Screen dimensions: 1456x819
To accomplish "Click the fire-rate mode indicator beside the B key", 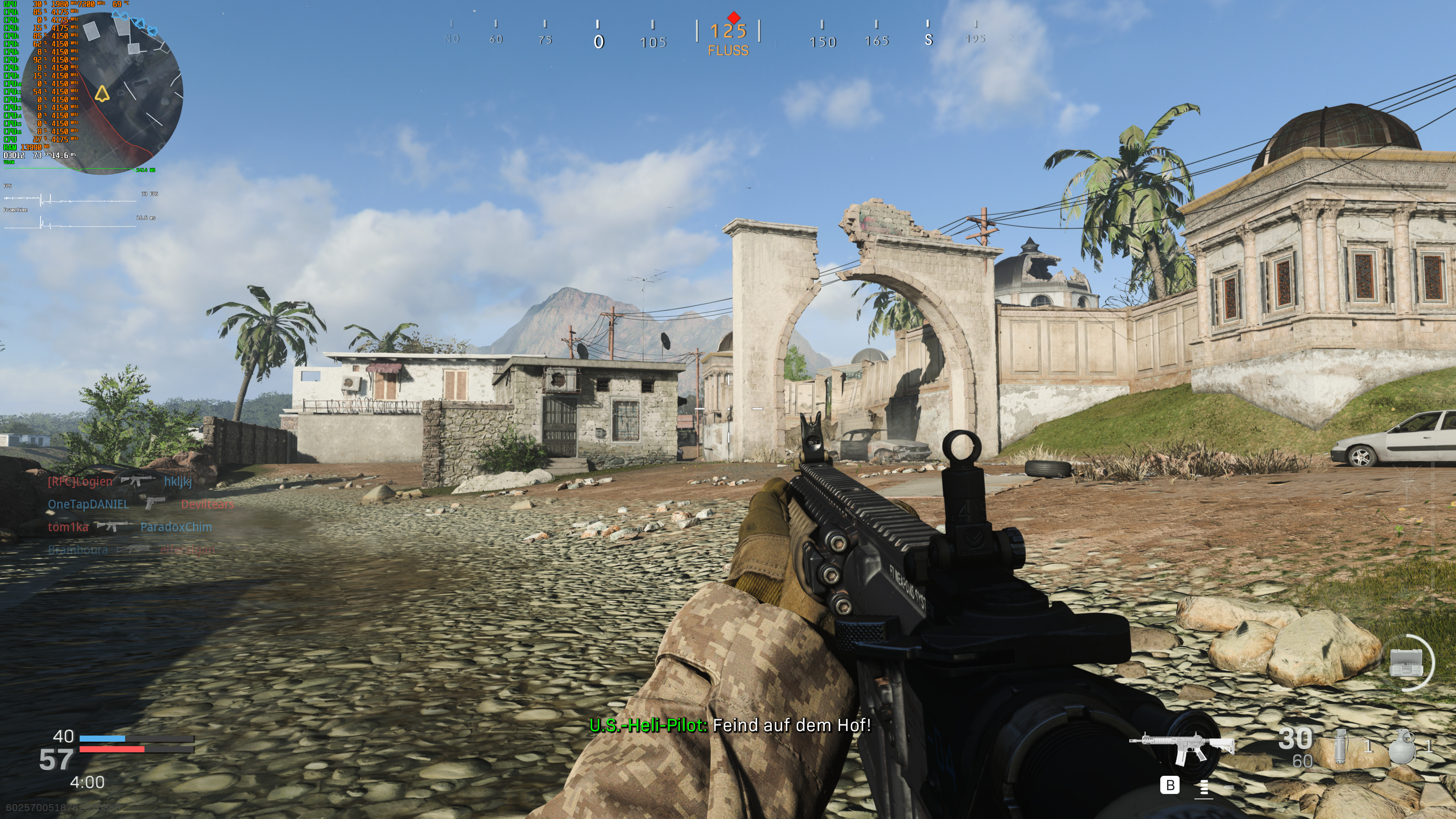I will [1205, 788].
